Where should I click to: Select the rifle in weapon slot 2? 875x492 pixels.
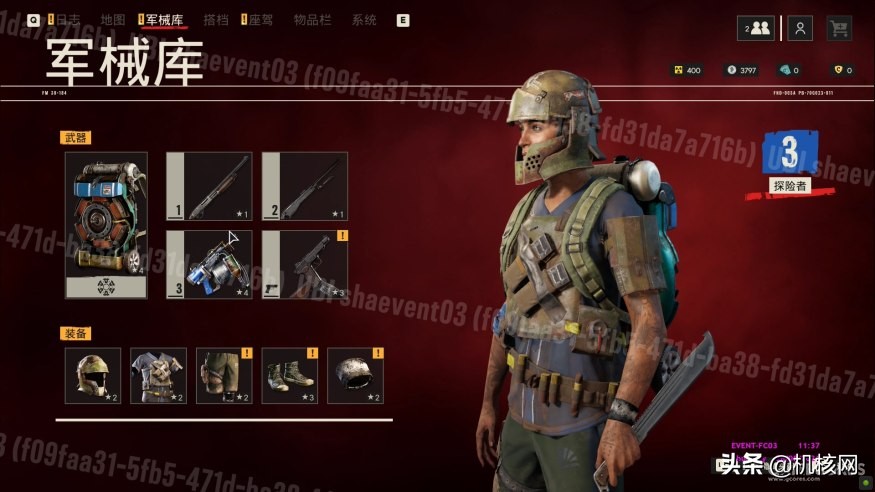click(x=304, y=185)
